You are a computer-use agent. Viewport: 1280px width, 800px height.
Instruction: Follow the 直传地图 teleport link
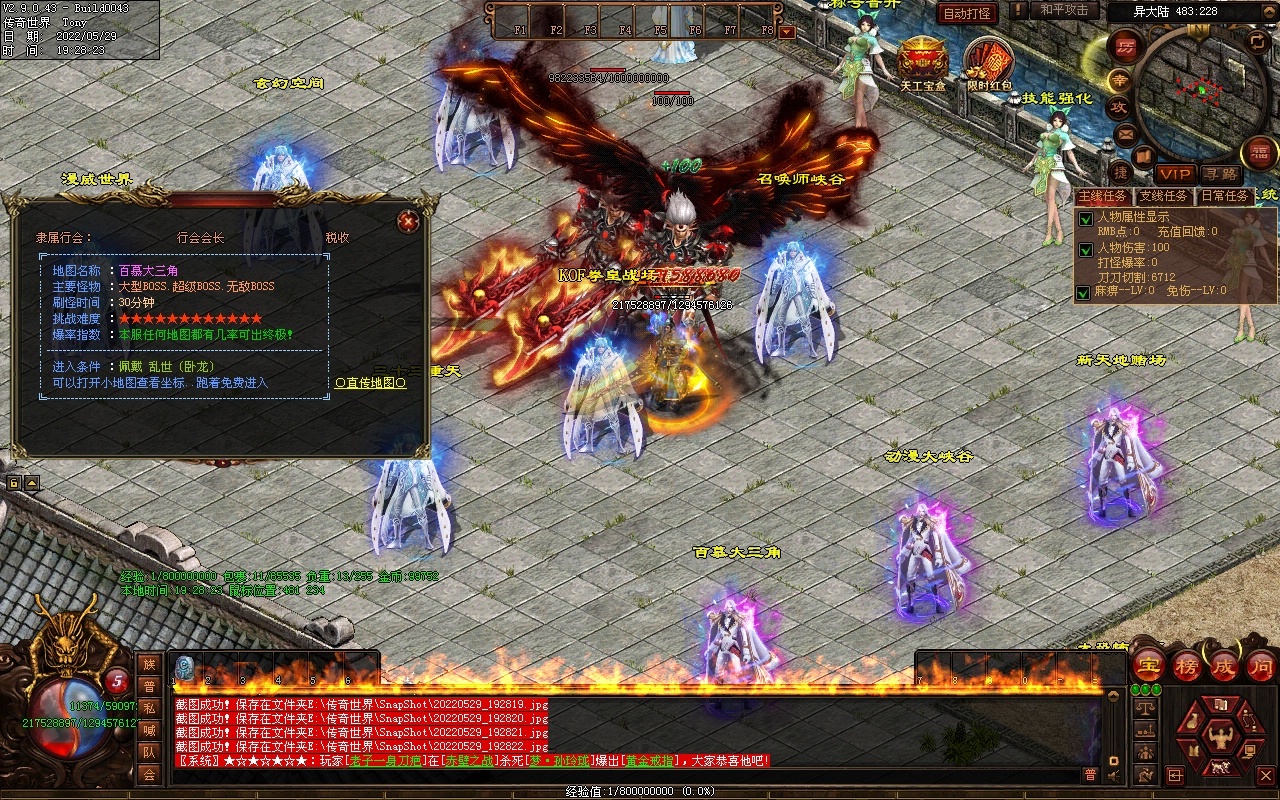pyautogui.click(x=371, y=383)
